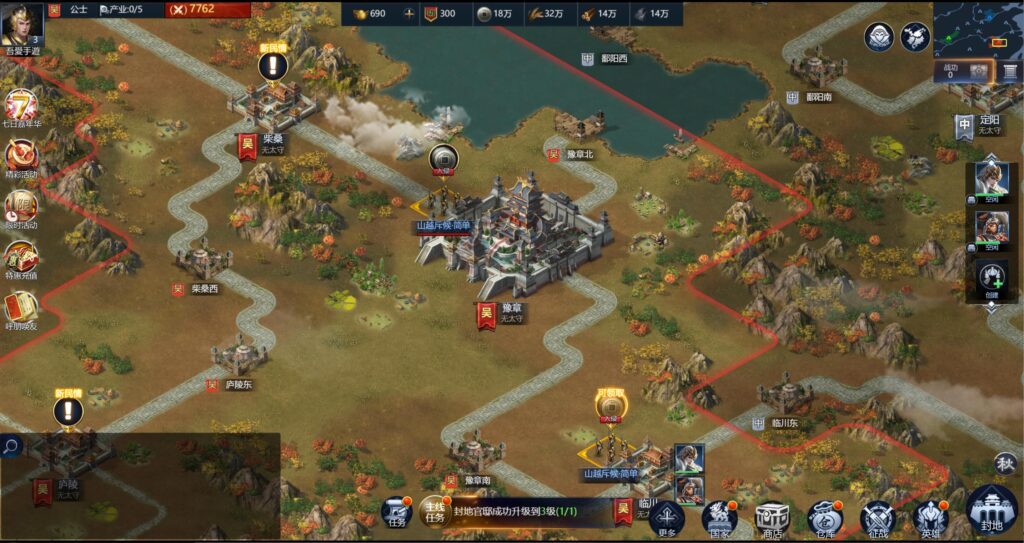Select the 主线任务 main quest tracker
Viewport: 1024px width, 543px height.
click(x=434, y=512)
